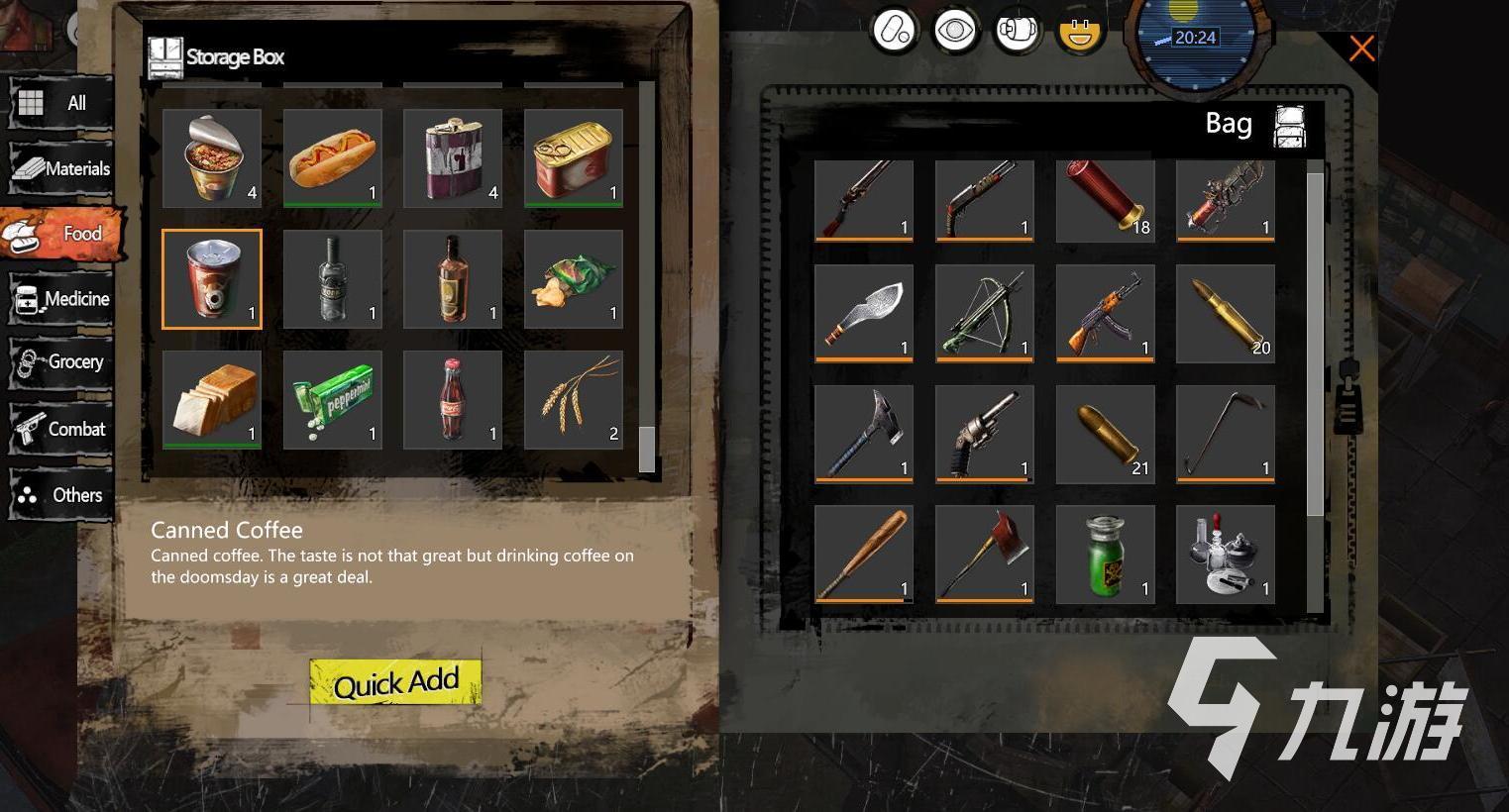
Task: Select the green jar in the bag
Action: pyautogui.click(x=1105, y=555)
